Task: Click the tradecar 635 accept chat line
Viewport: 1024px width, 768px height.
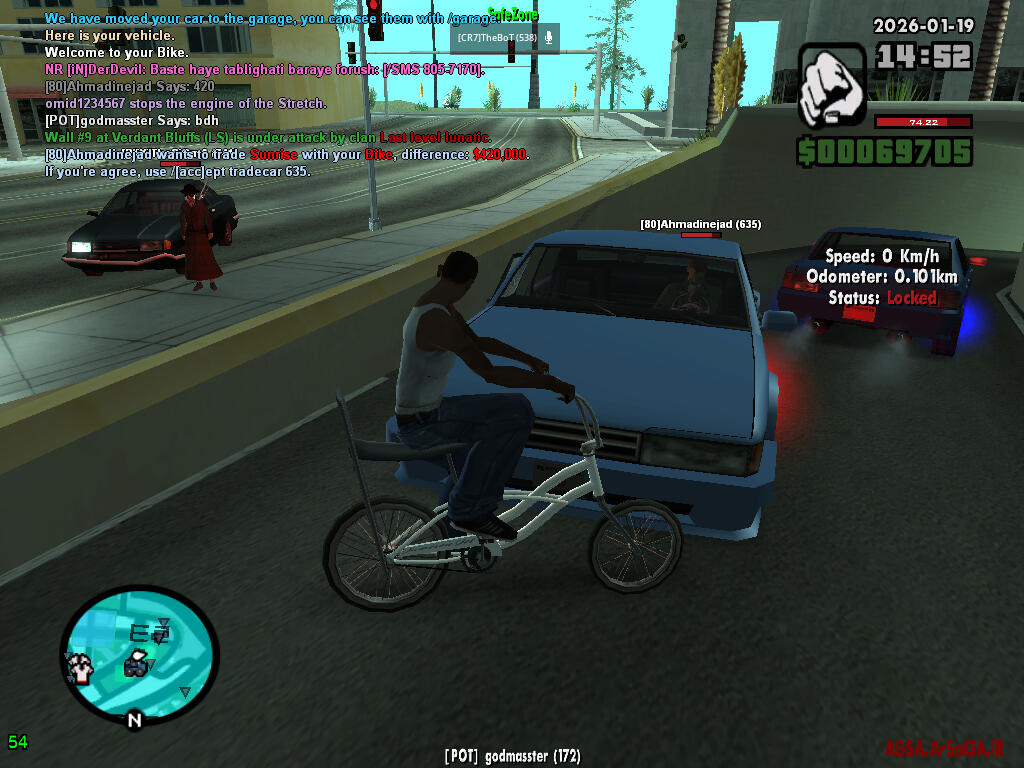Action: pyautogui.click(x=178, y=171)
